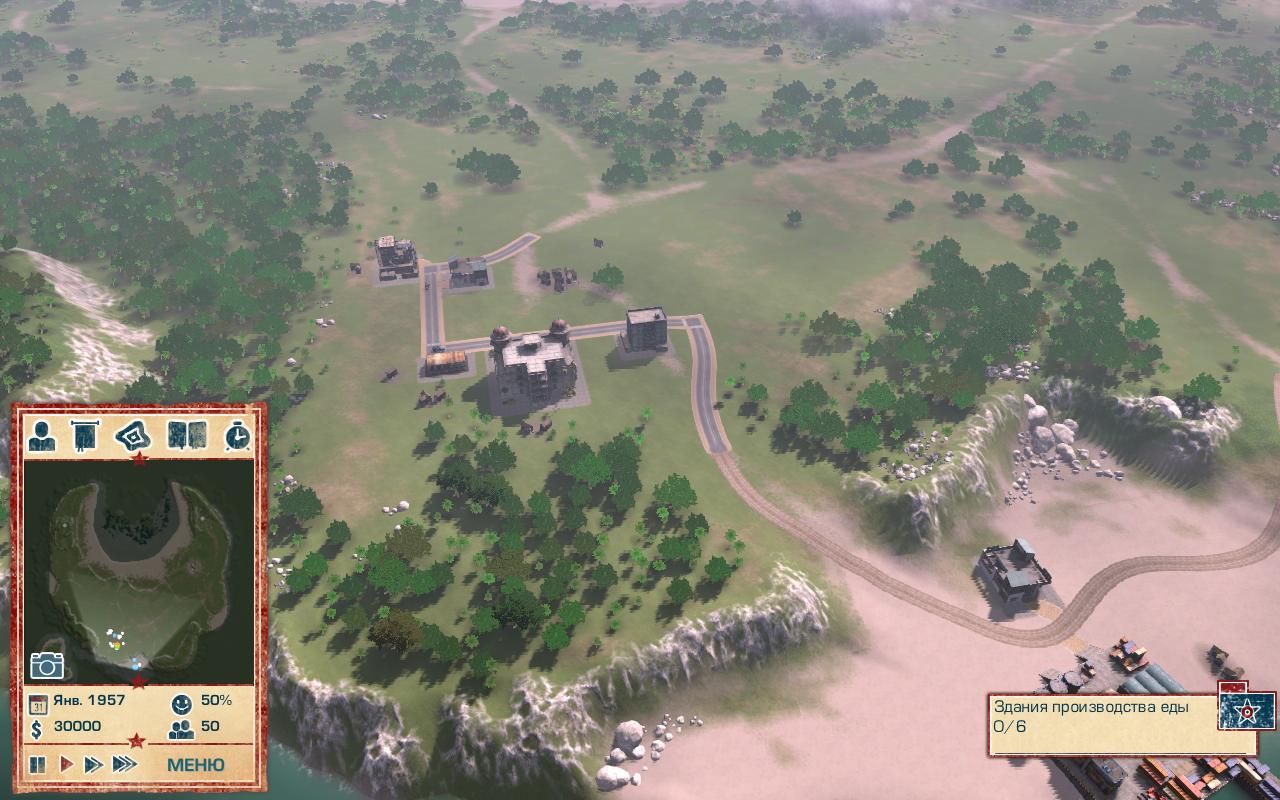Activate the camera screenshot icon
The width and height of the screenshot is (1280, 800).
pyautogui.click(x=46, y=665)
